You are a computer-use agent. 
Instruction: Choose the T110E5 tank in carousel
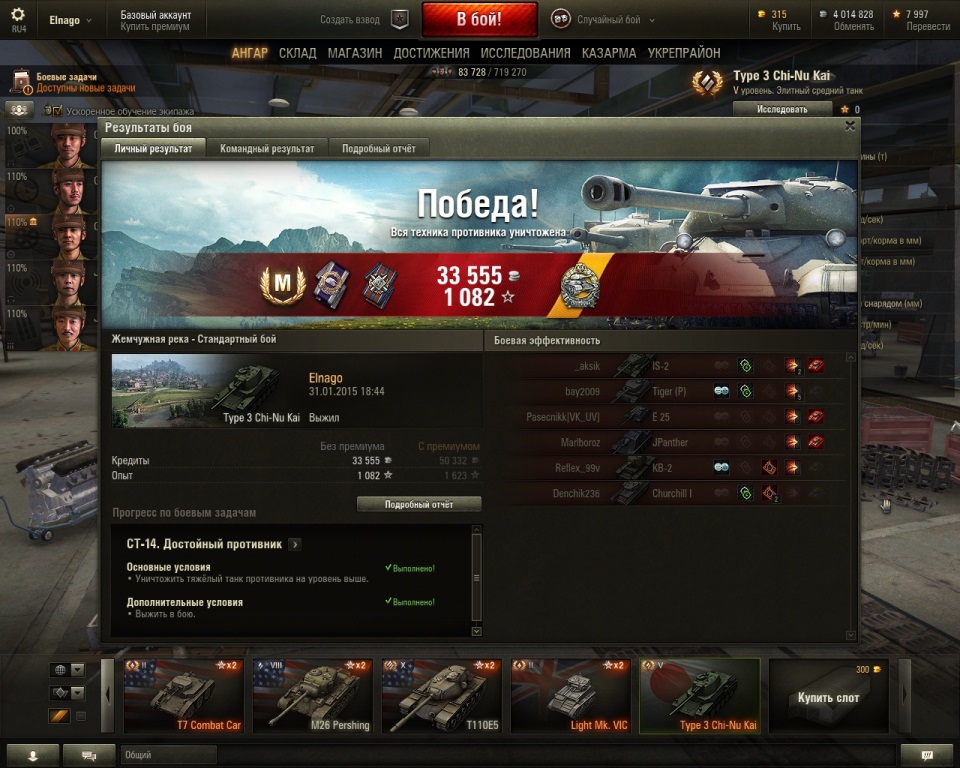pyautogui.click(x=441, y=696)
